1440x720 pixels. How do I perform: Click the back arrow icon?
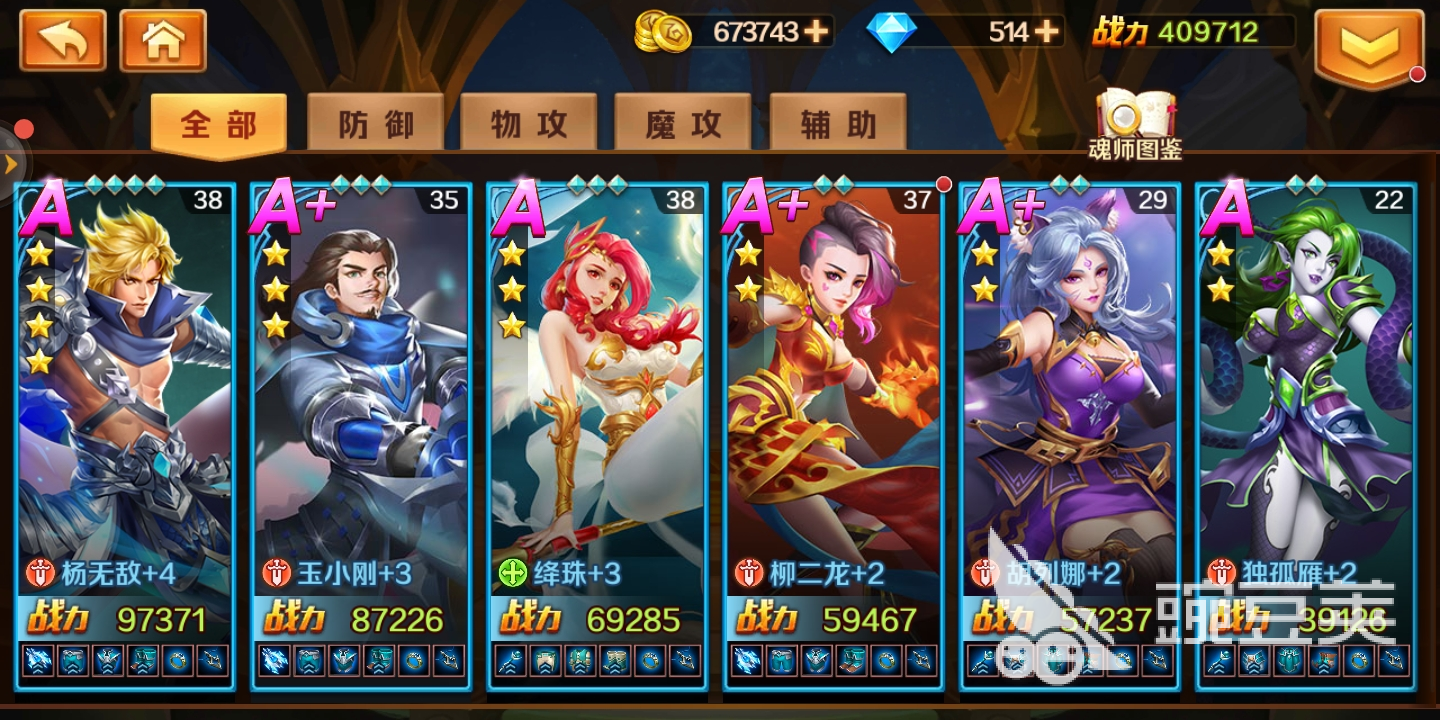pyautogui.click(x=62, y=40)
